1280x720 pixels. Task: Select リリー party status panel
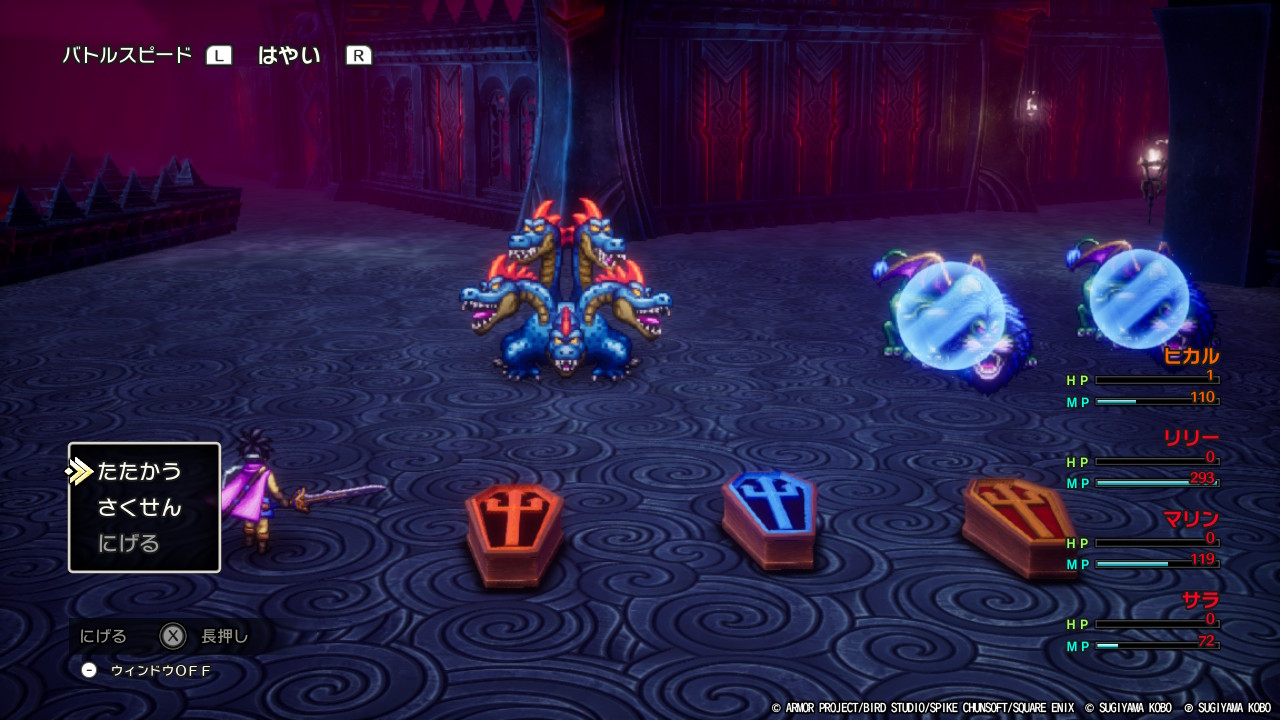[1144, 461]
